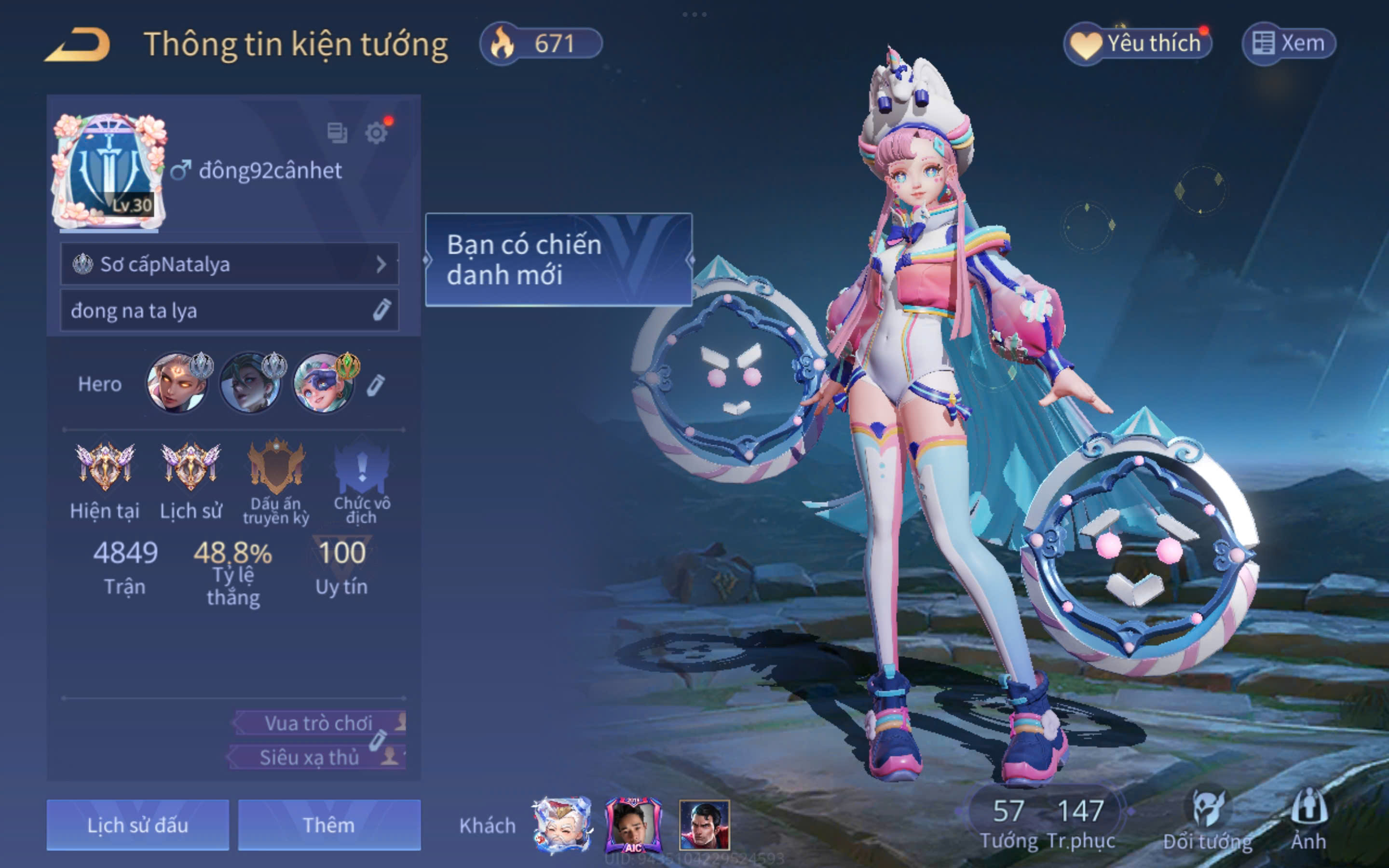View the AIC-framed visitor avatar
This screenshot has height=868, width=1389.
coord(634,825)
